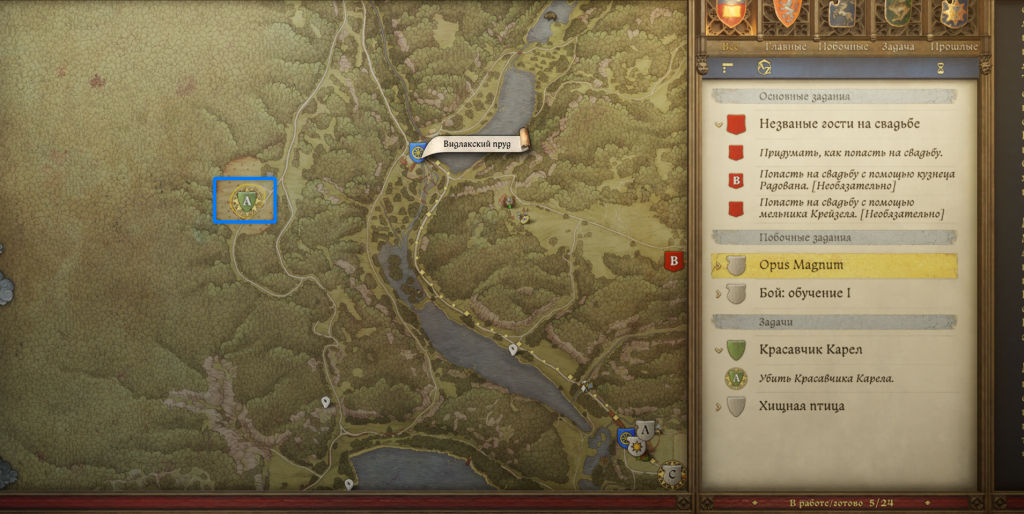The image size is (1024, 514).
Task: Sort quests alphabetically with A-Z icon
Action: [766, 68]
